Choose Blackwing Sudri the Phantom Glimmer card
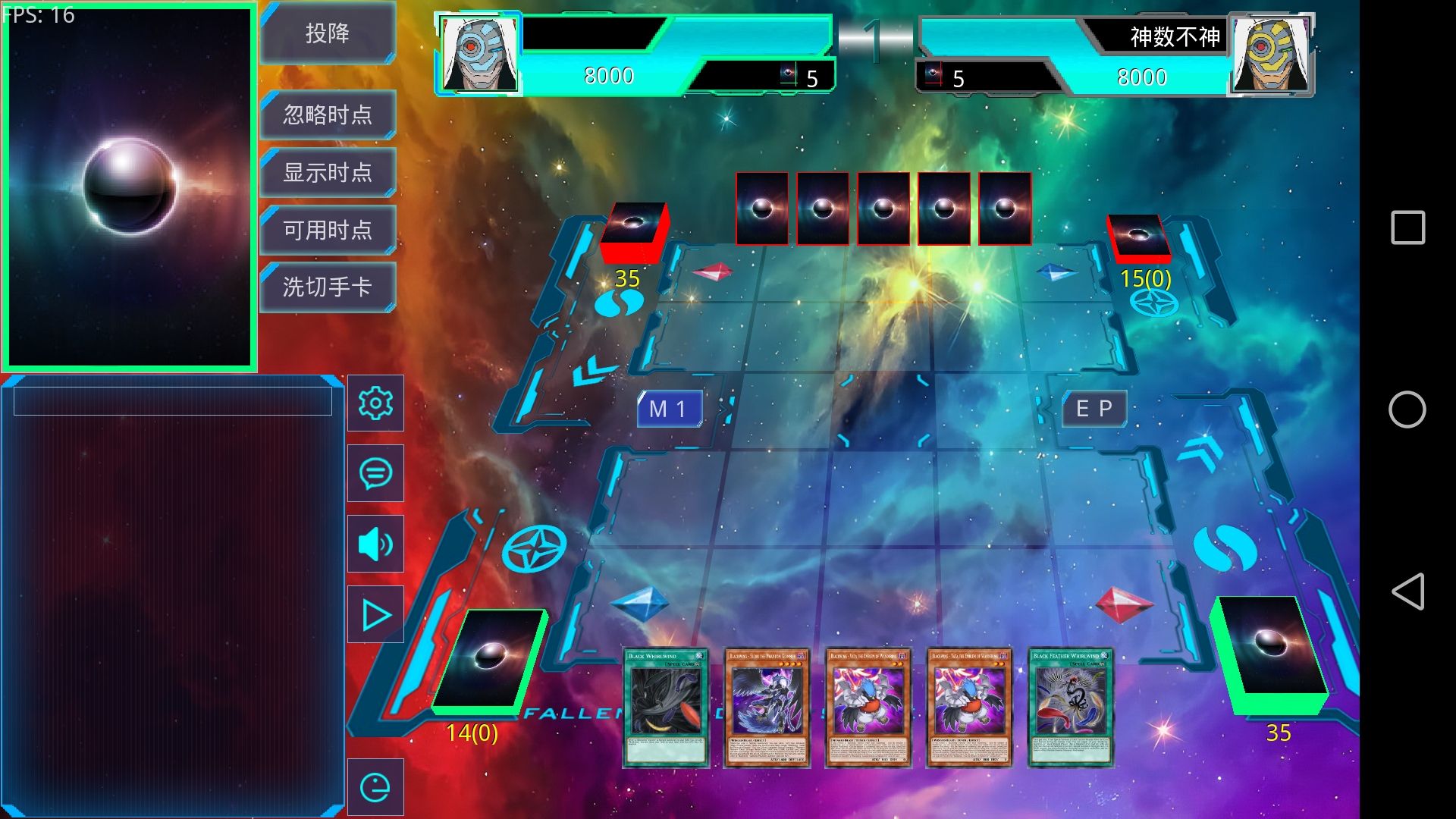The height and width of the screenshot is (819, 1456). [x=767, y=708]
